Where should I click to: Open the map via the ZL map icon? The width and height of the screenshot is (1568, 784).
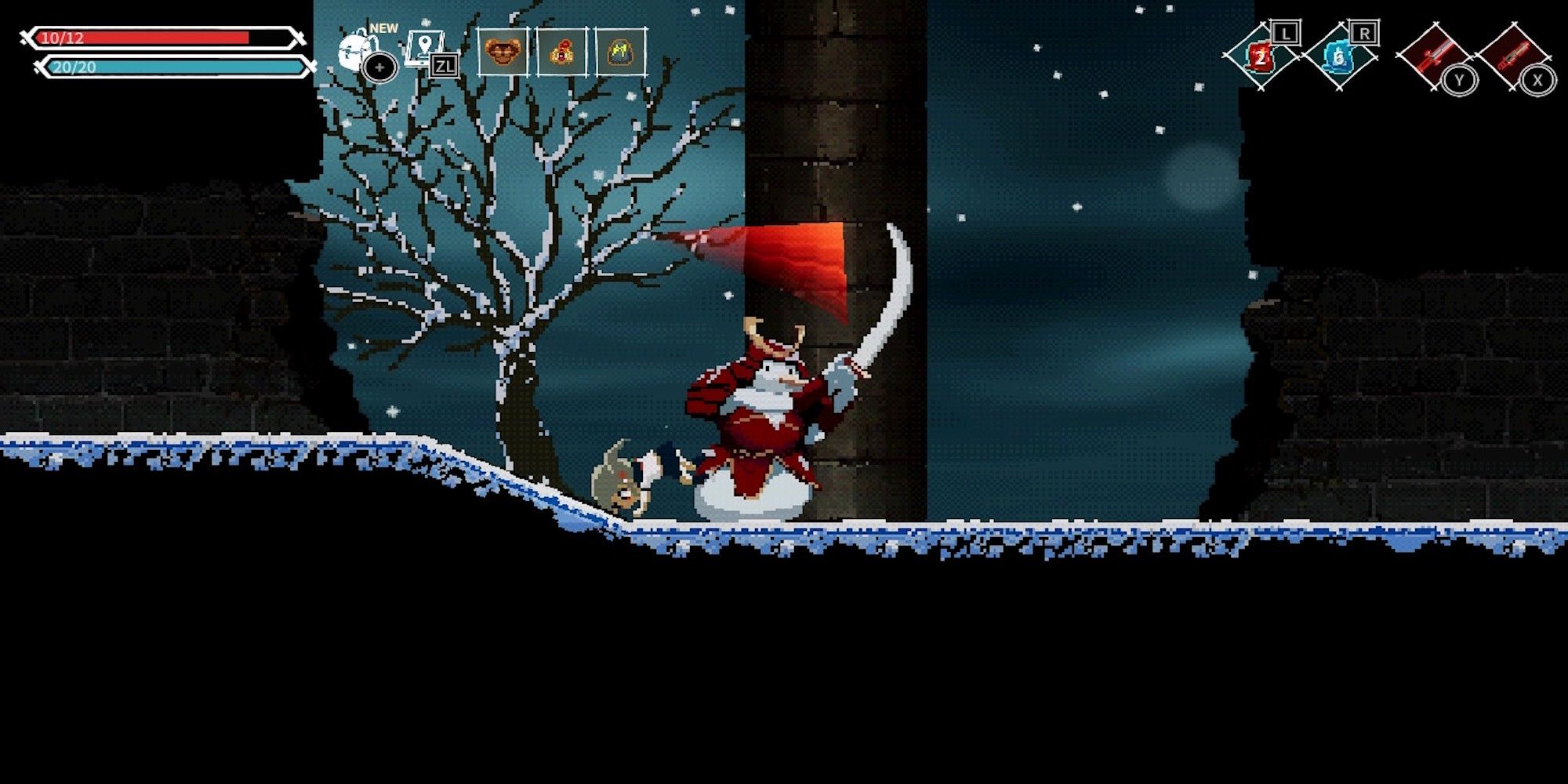point(423,47)
